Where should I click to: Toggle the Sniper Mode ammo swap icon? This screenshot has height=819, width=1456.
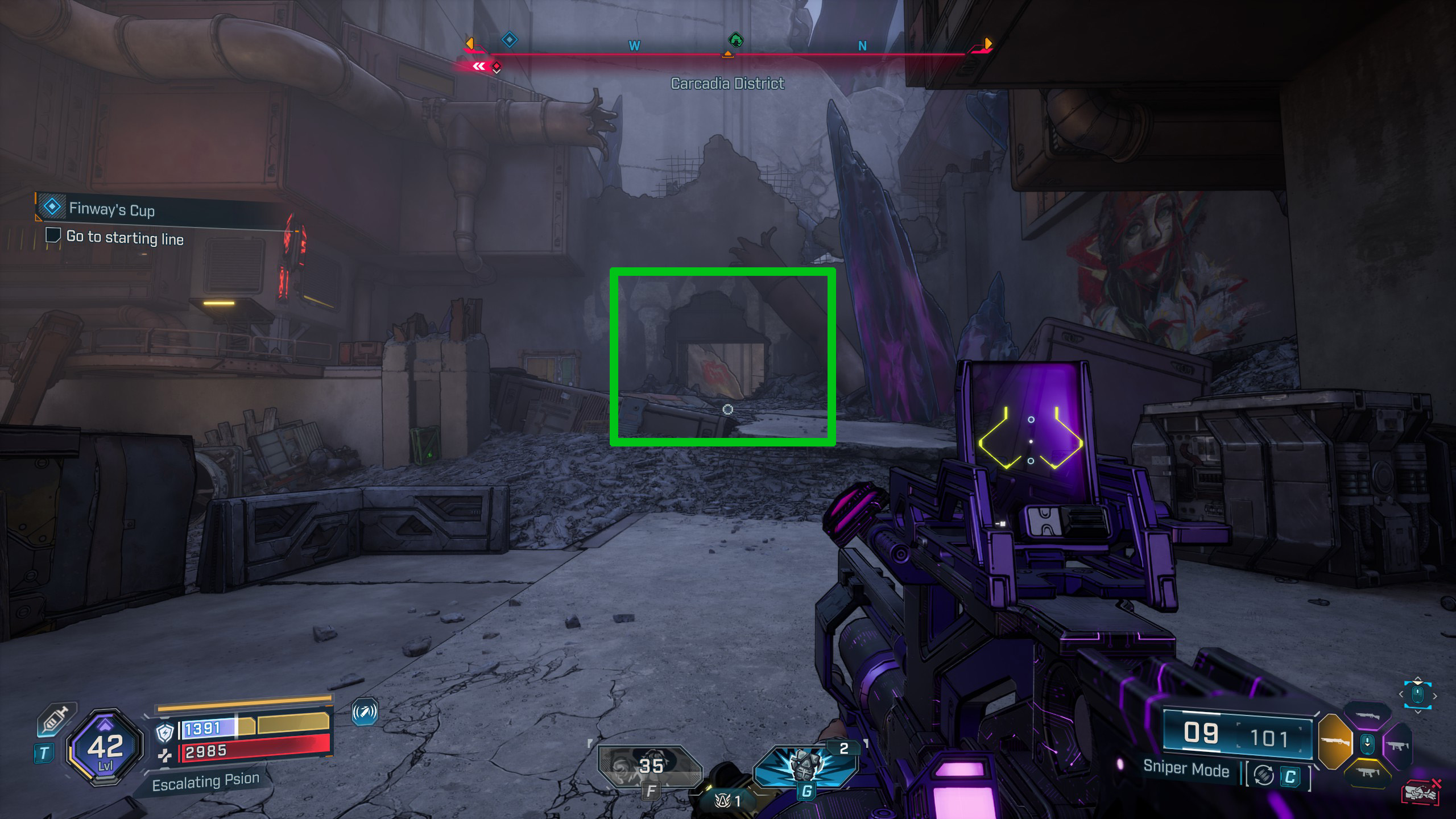tap(1263, 776)
